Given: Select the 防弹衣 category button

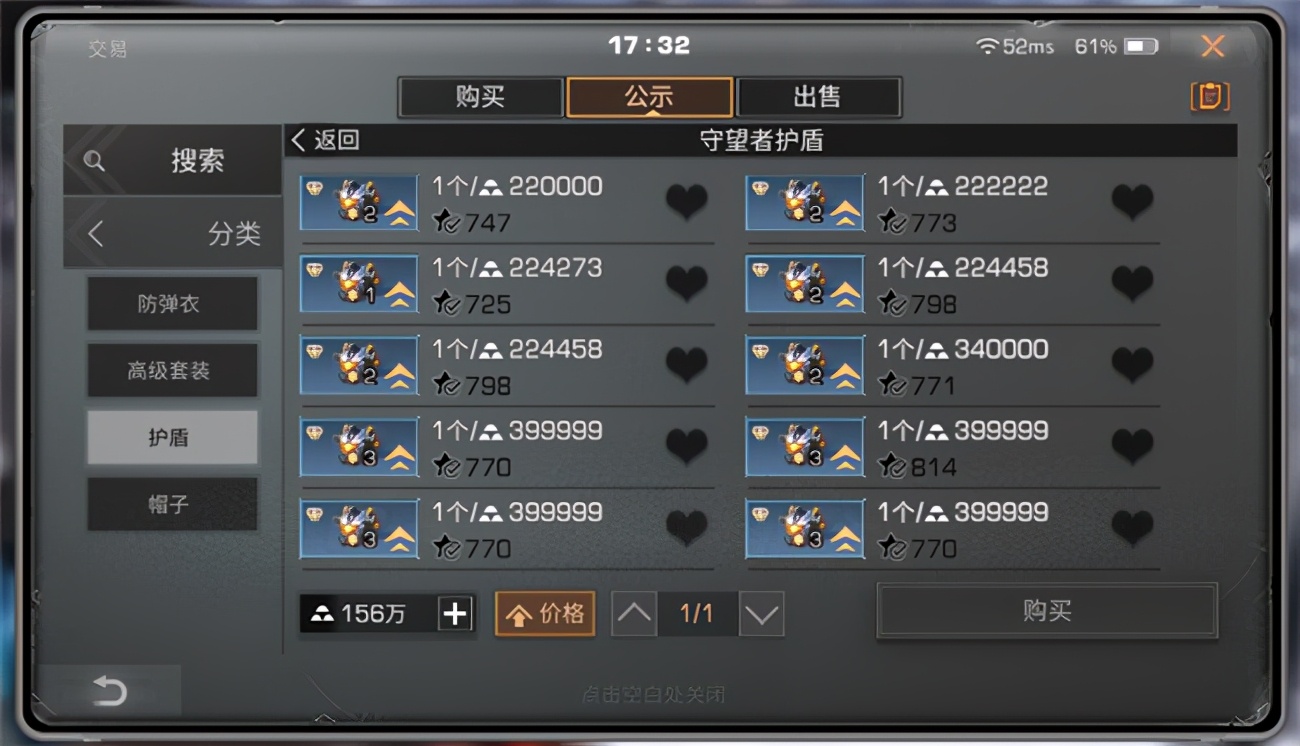Looking at the screenshot, I should (172, 303).
